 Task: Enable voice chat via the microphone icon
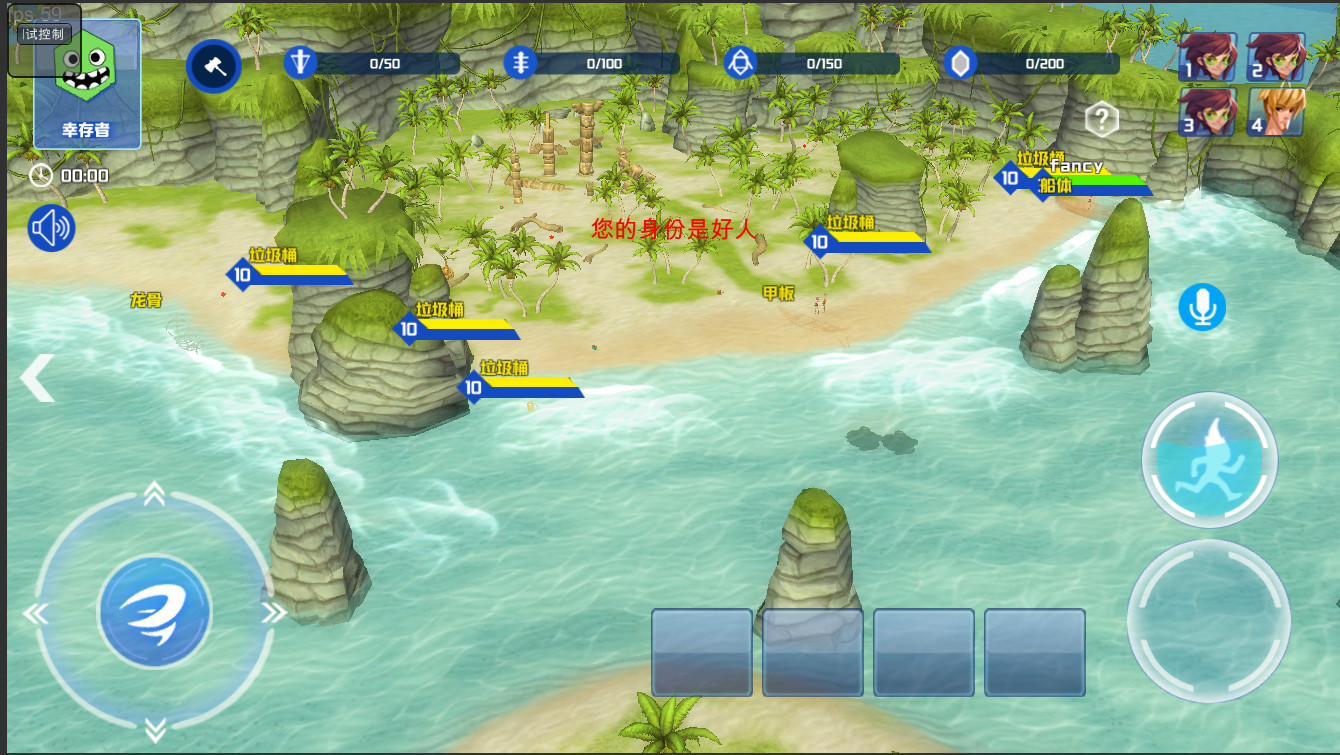[1201, 307]
